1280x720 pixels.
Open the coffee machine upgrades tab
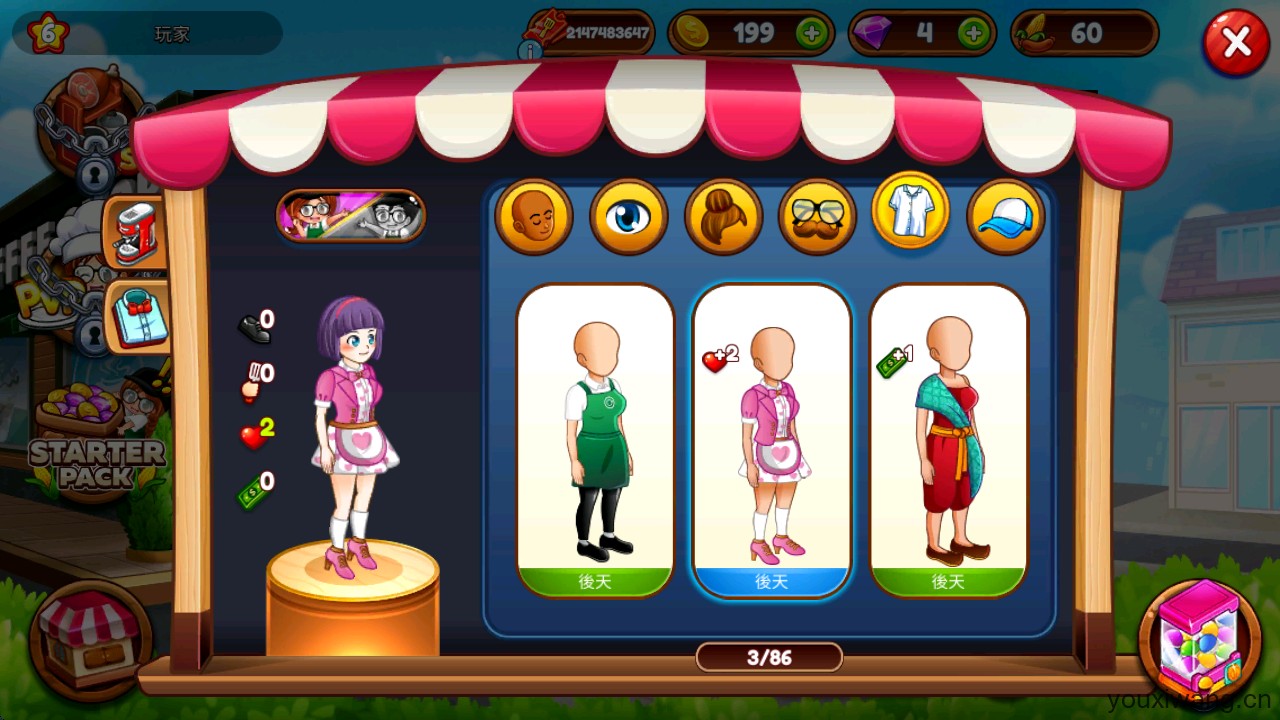coord(137,234)
